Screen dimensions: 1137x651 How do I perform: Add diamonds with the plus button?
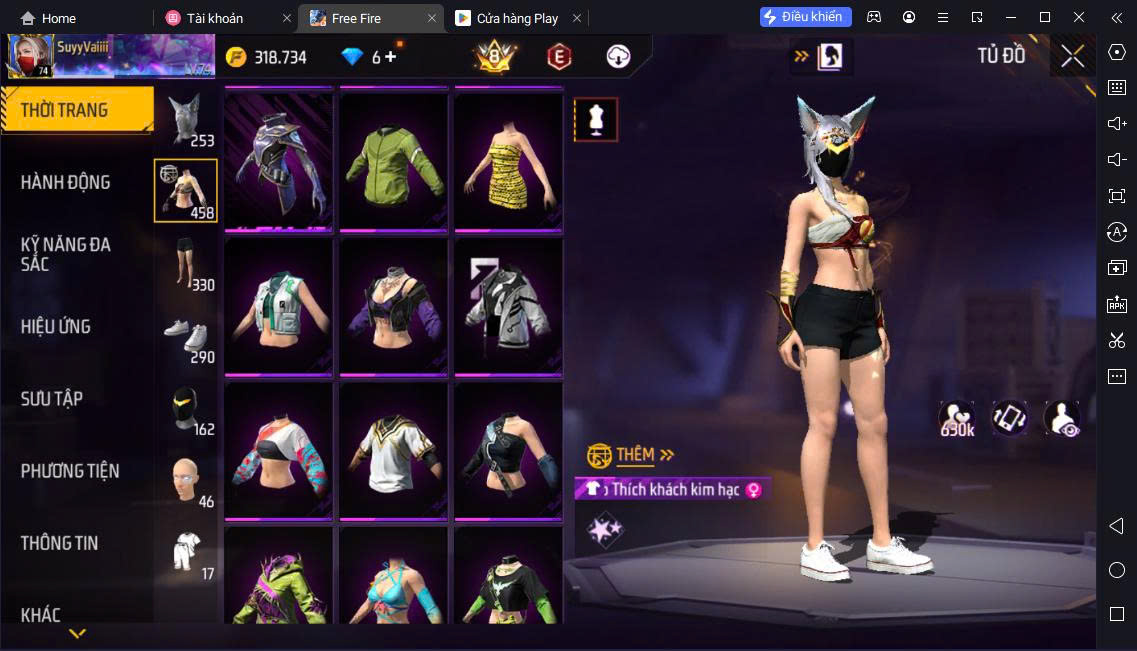point(391,57)
